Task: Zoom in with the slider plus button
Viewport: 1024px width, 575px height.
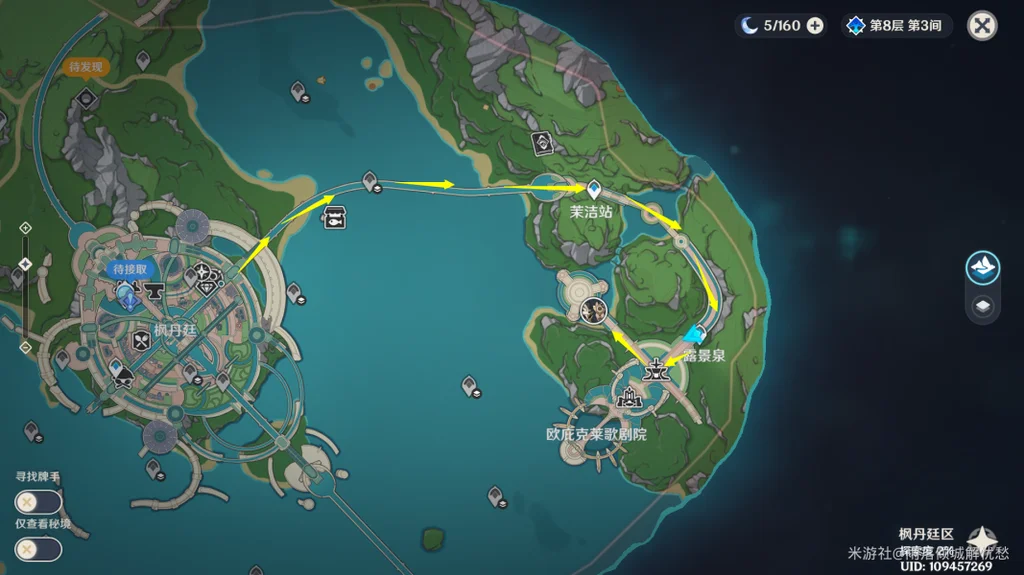Action: (x=25, y=228)
